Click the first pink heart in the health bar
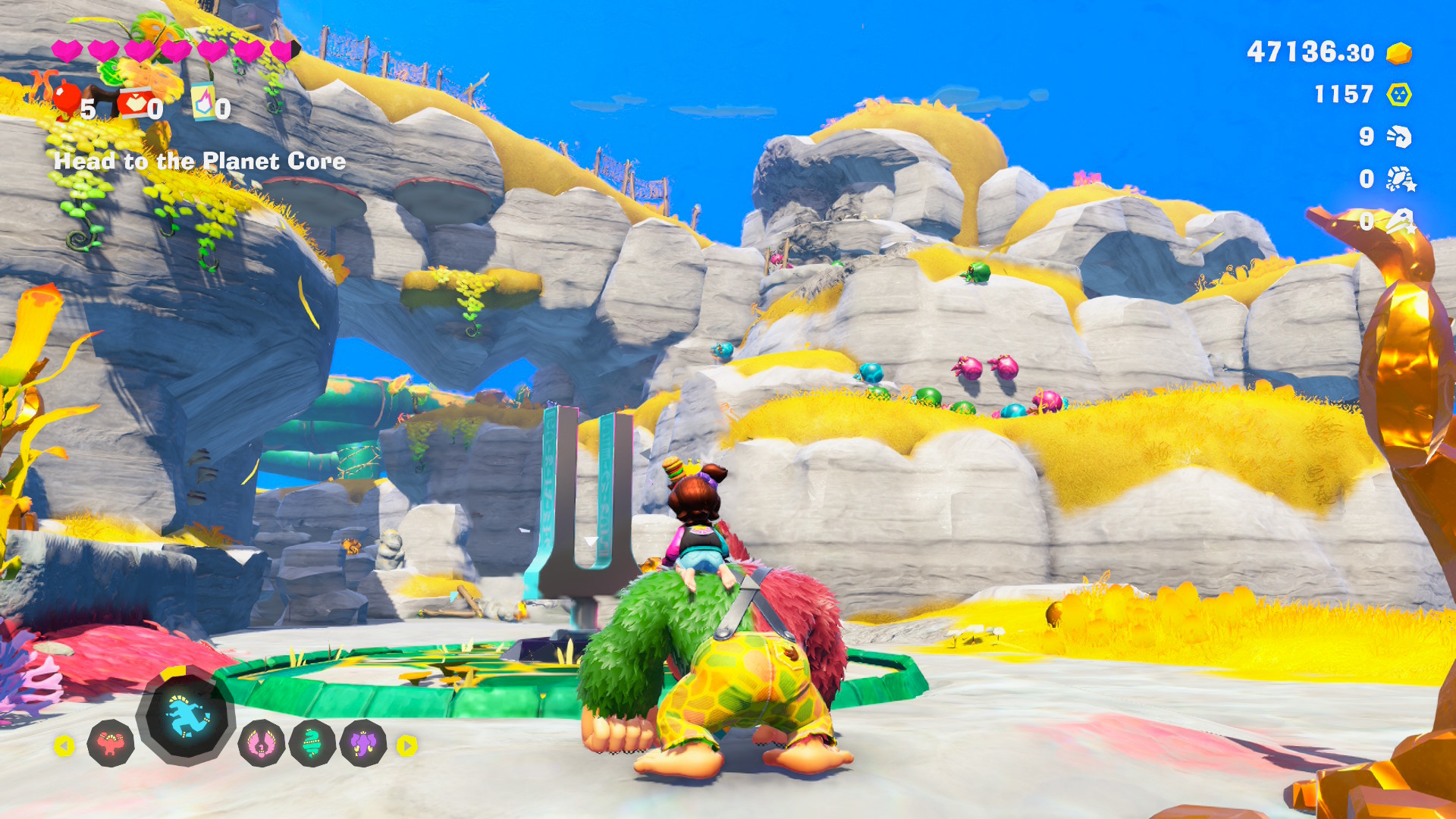This screenshot has width=1456, height=819. 67,52
